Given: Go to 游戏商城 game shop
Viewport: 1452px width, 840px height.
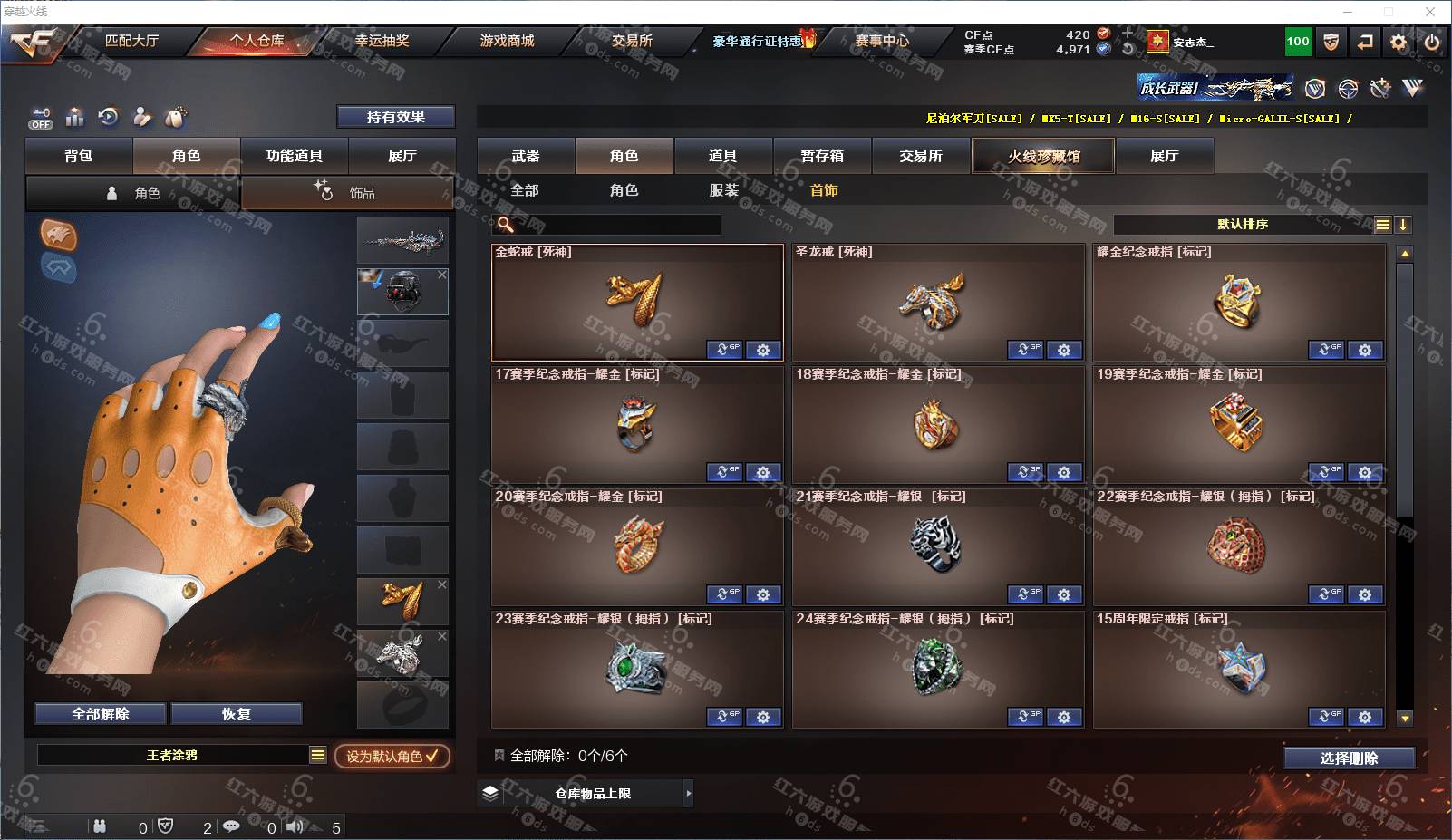Looking at the screenshot, I should click(507, 41).
